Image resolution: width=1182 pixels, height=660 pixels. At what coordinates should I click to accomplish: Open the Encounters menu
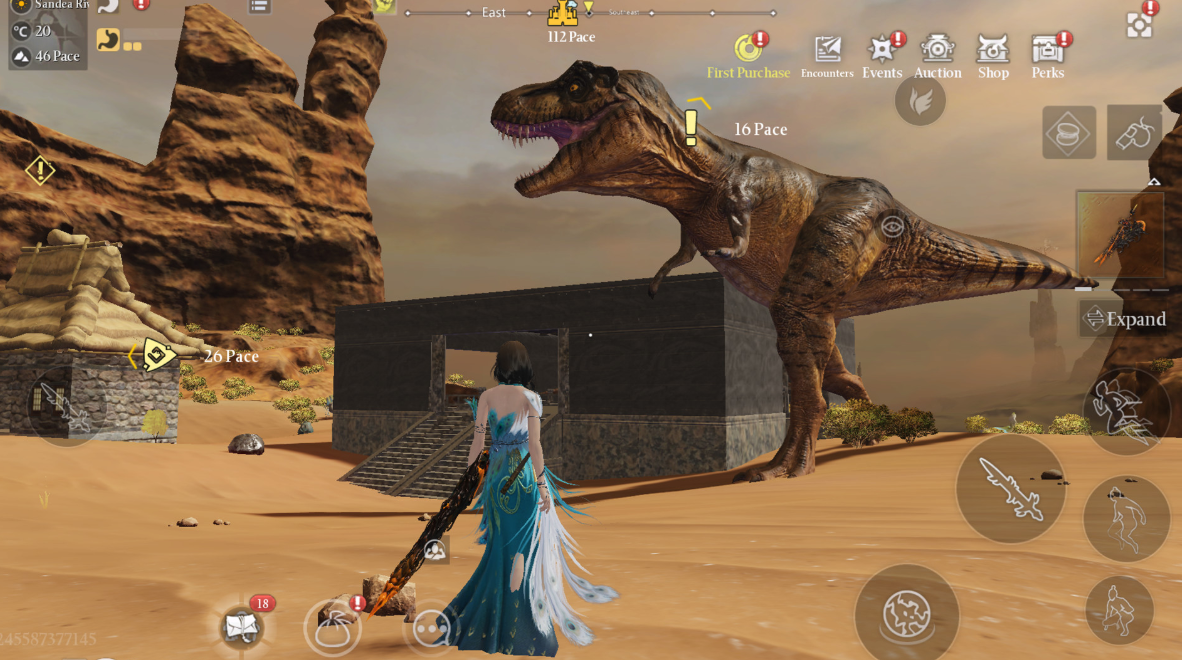point(827,55)
